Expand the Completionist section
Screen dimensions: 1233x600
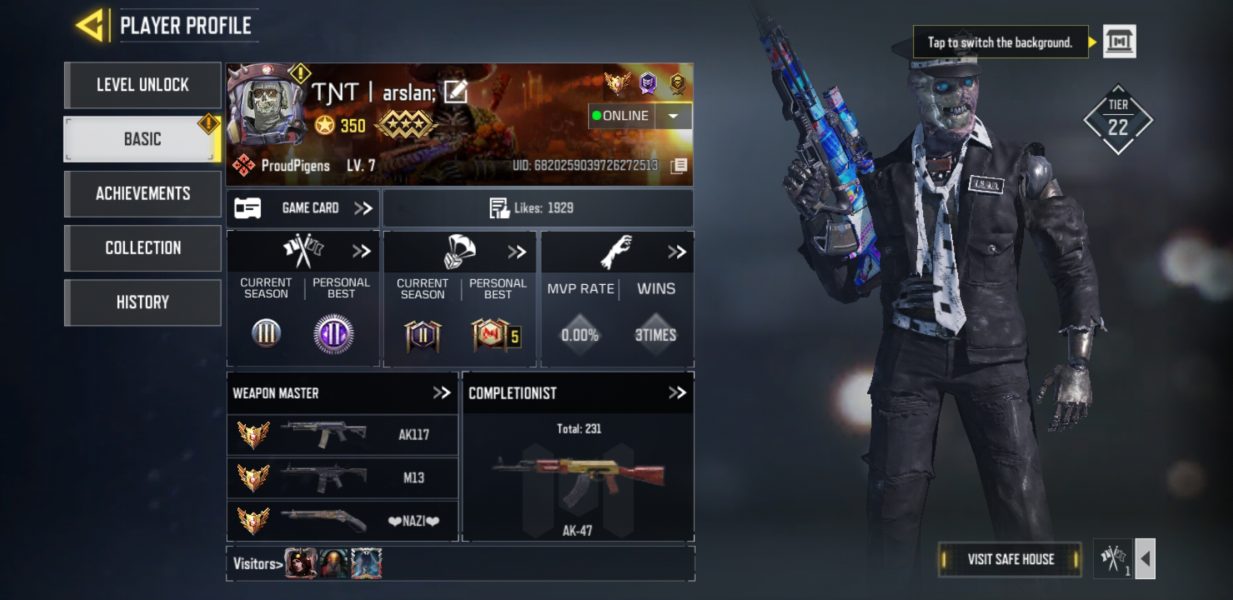(x=677, y=393)
